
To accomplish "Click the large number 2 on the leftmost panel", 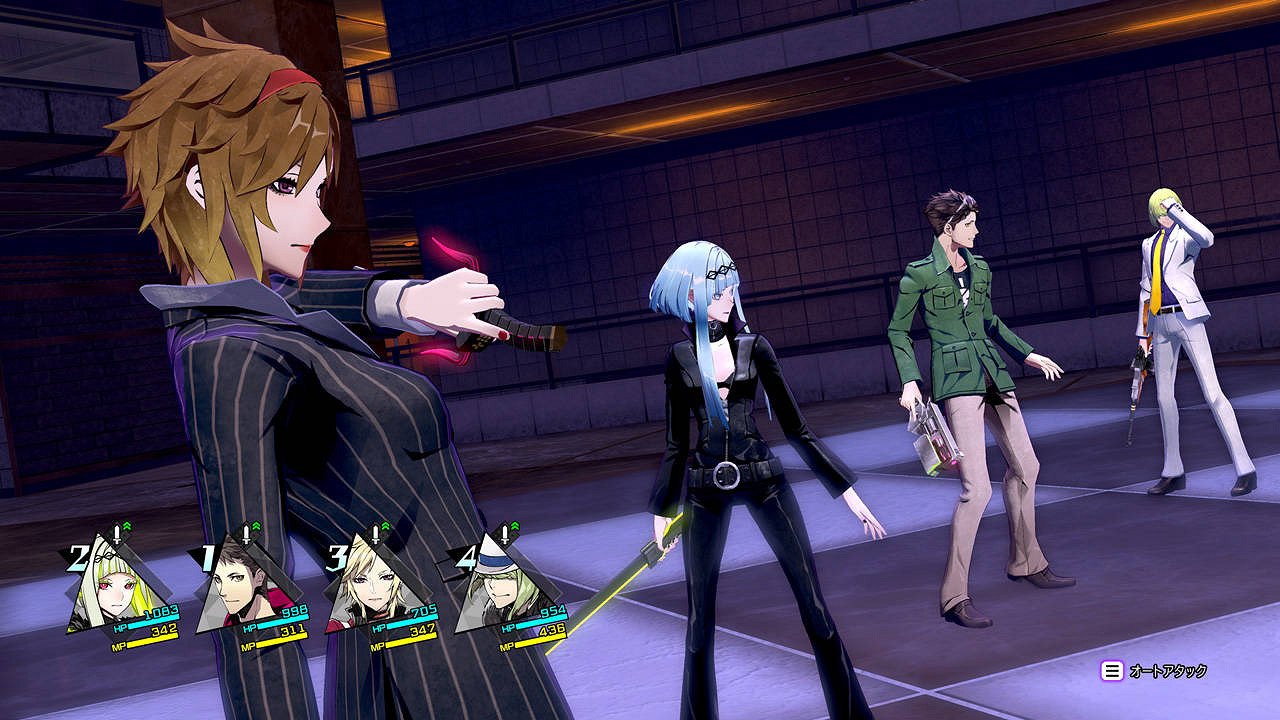I will pyautogui.click(x=77, y=557).
